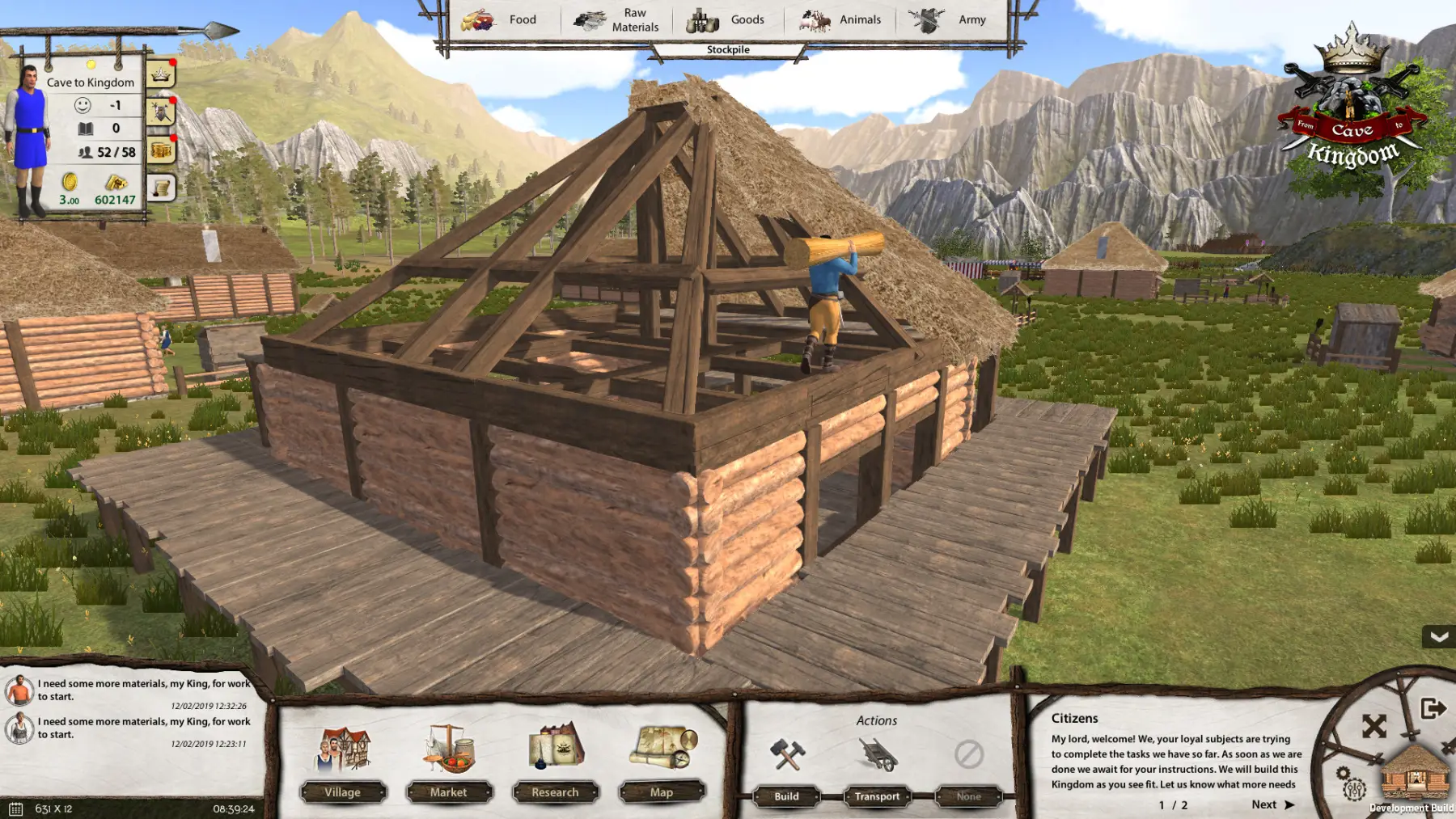Open the shield and sword side icon
Viewport: 1456px width, 819px height.
(161, 112)
